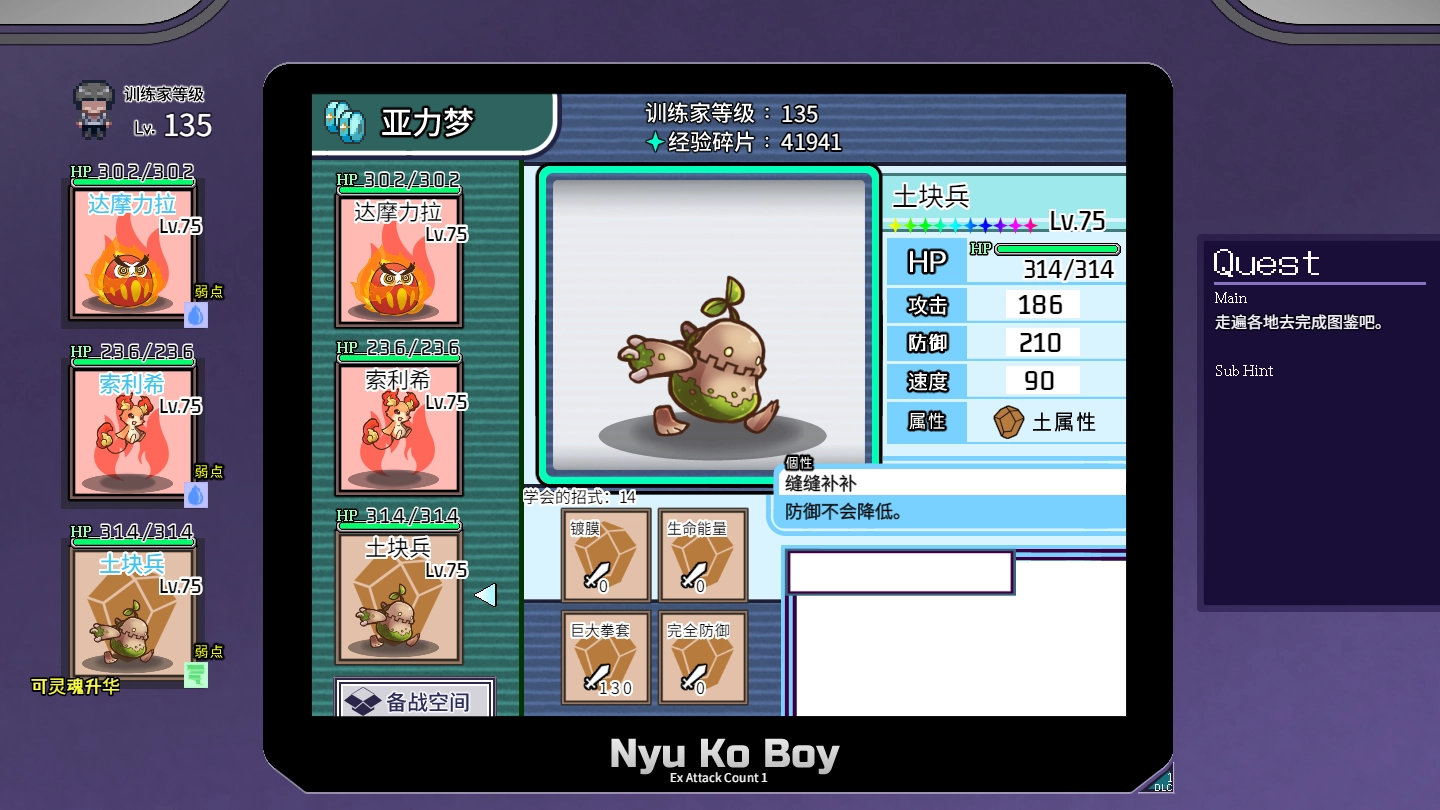Click the DLC corner icon
This screenshot has height=810, width=1440.
(x=1162, y=780)
